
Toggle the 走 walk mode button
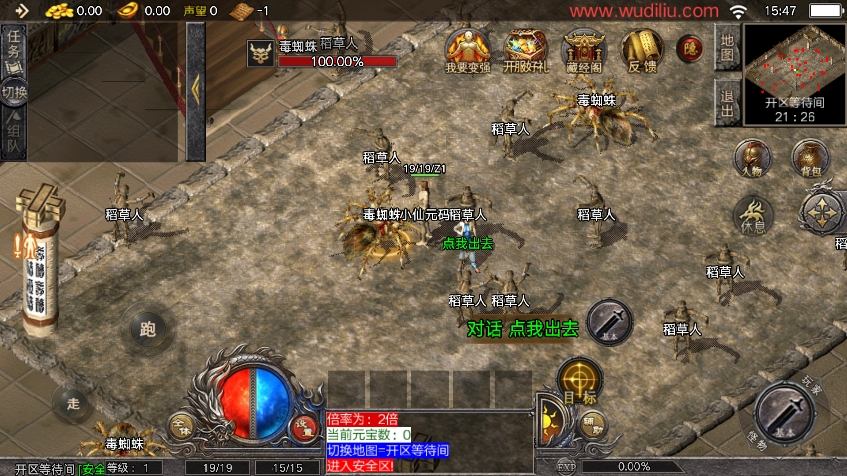tap(72, 402)
